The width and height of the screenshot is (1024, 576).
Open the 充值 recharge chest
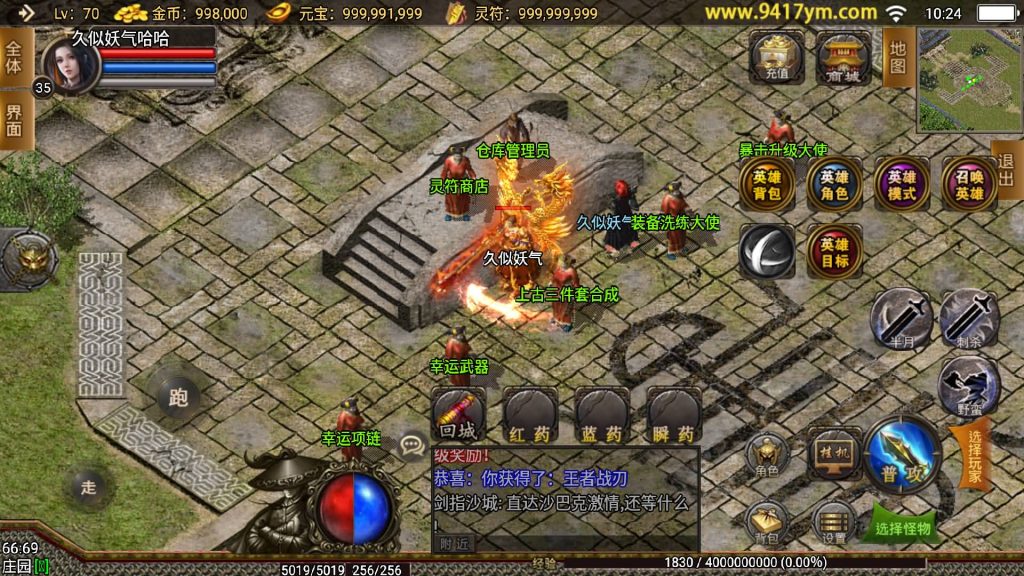pos(777,58)
